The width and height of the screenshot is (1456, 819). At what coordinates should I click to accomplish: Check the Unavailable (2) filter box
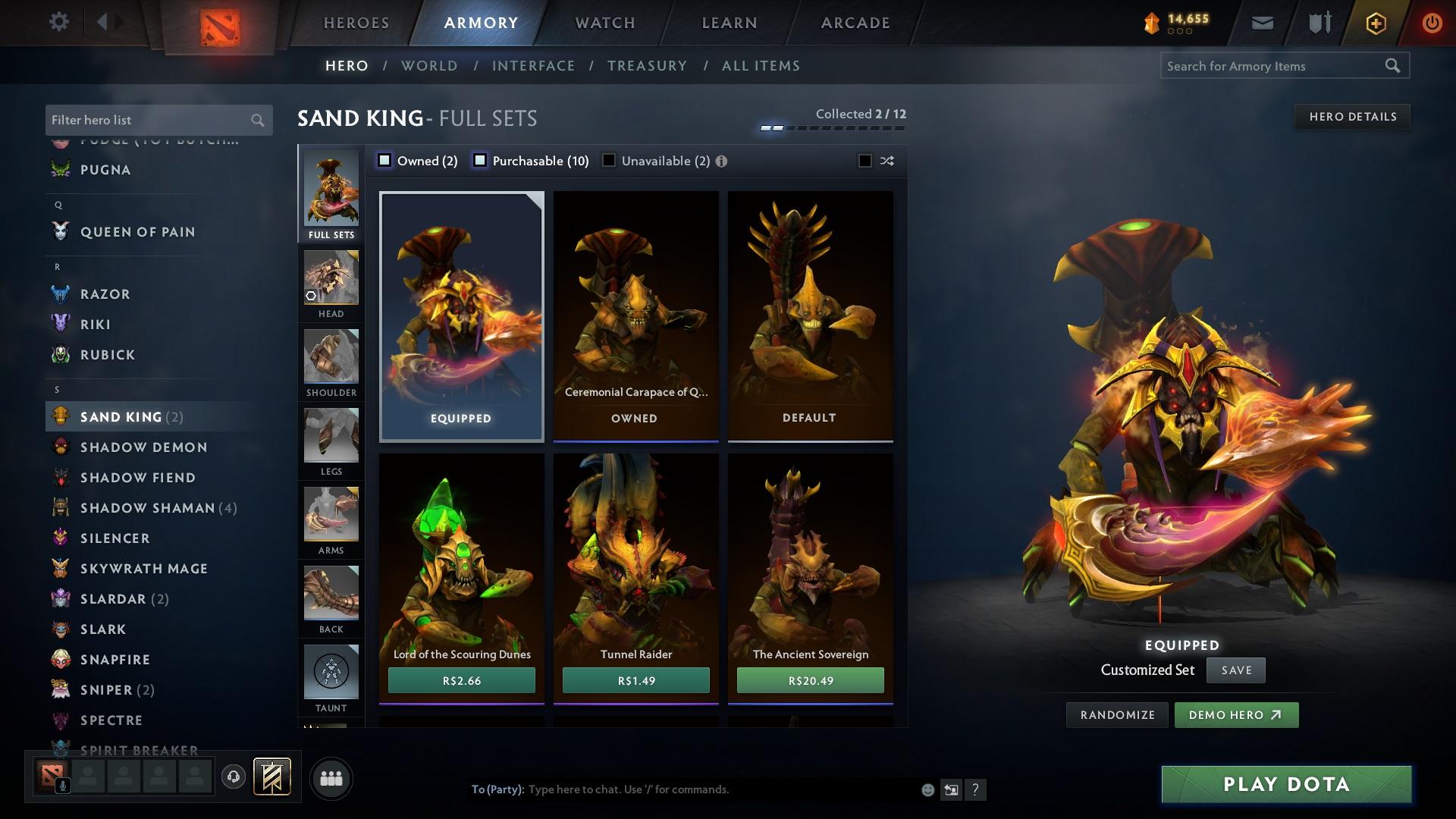[607, 160]
